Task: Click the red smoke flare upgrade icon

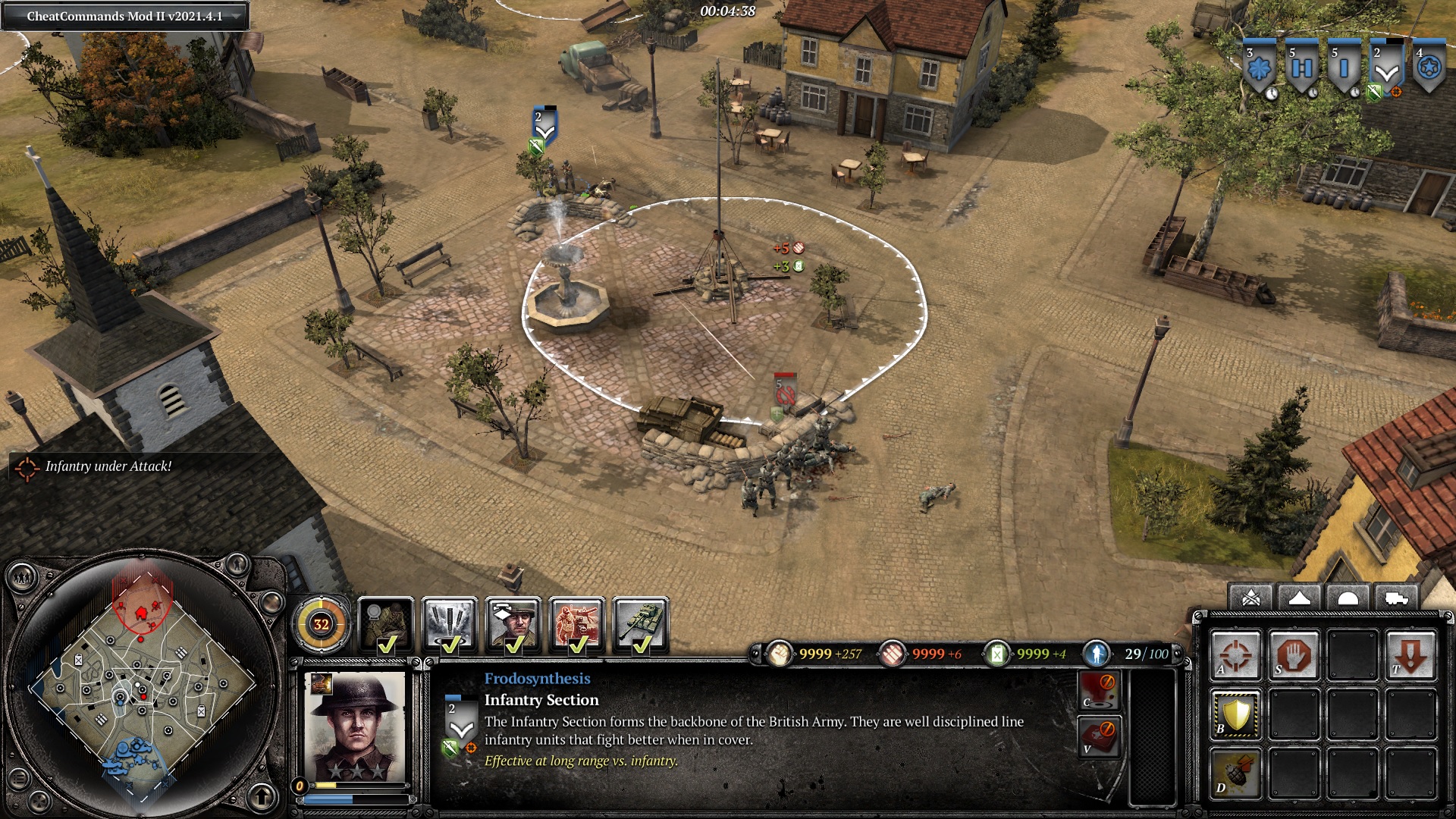Action: [1099, 689]
